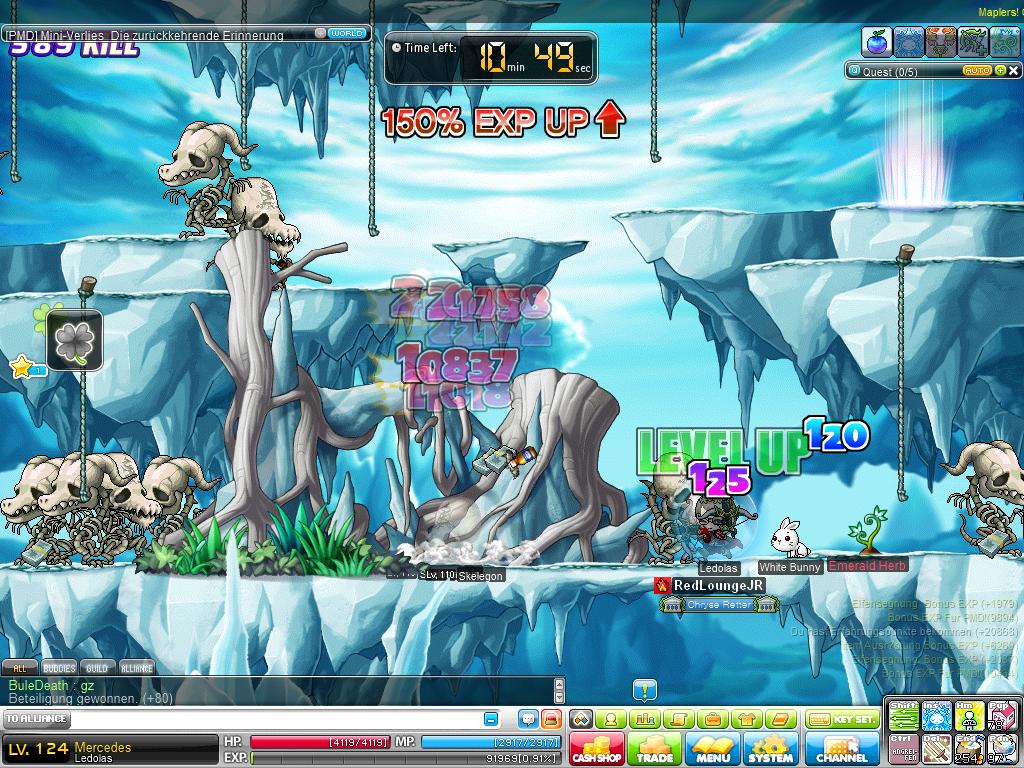This screenshot has height=768, width=1024.
Task: Open the Cash Shop
Action: coord(597,749)
